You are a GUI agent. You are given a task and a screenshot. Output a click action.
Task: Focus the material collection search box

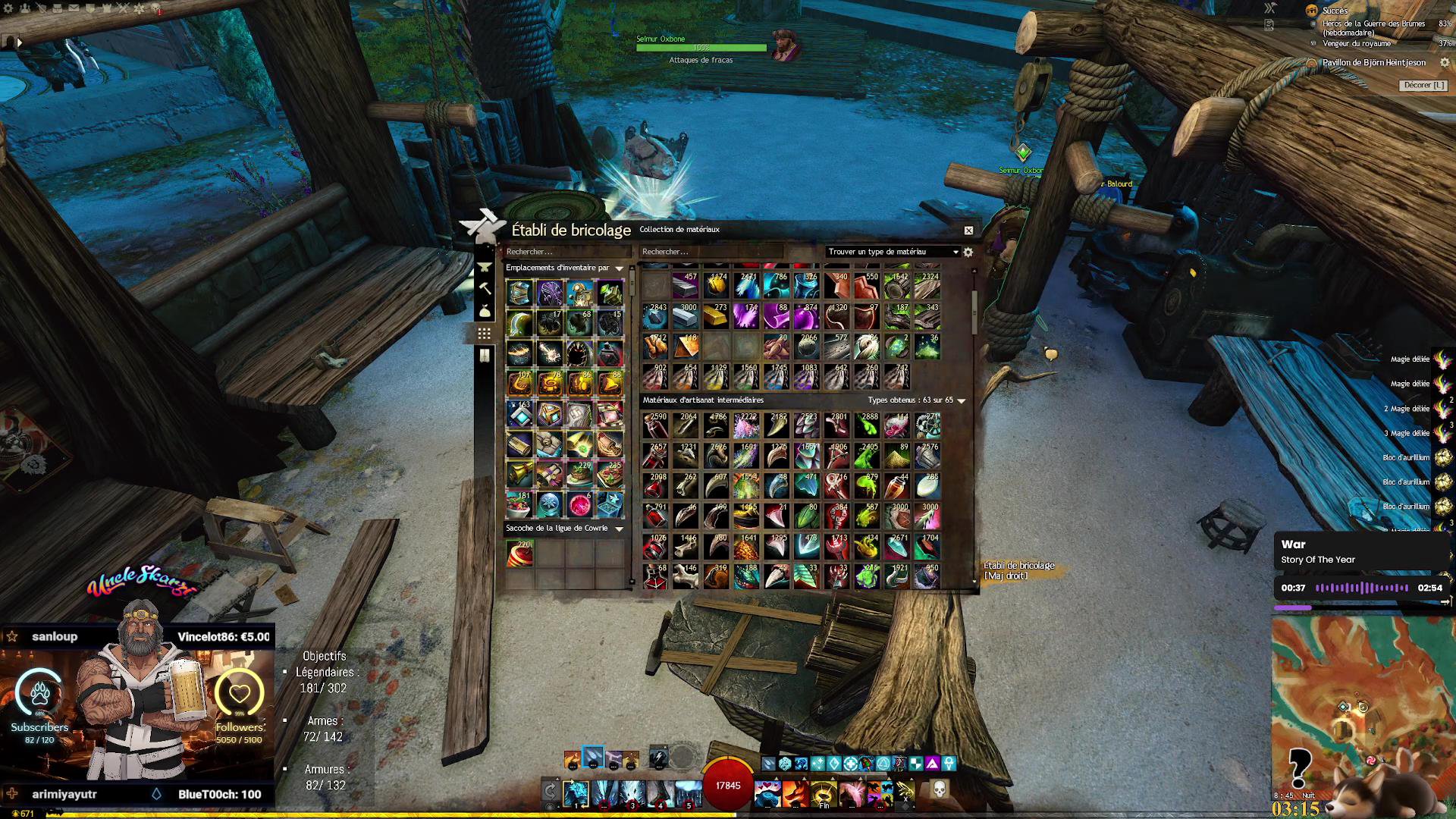[711, 252]
